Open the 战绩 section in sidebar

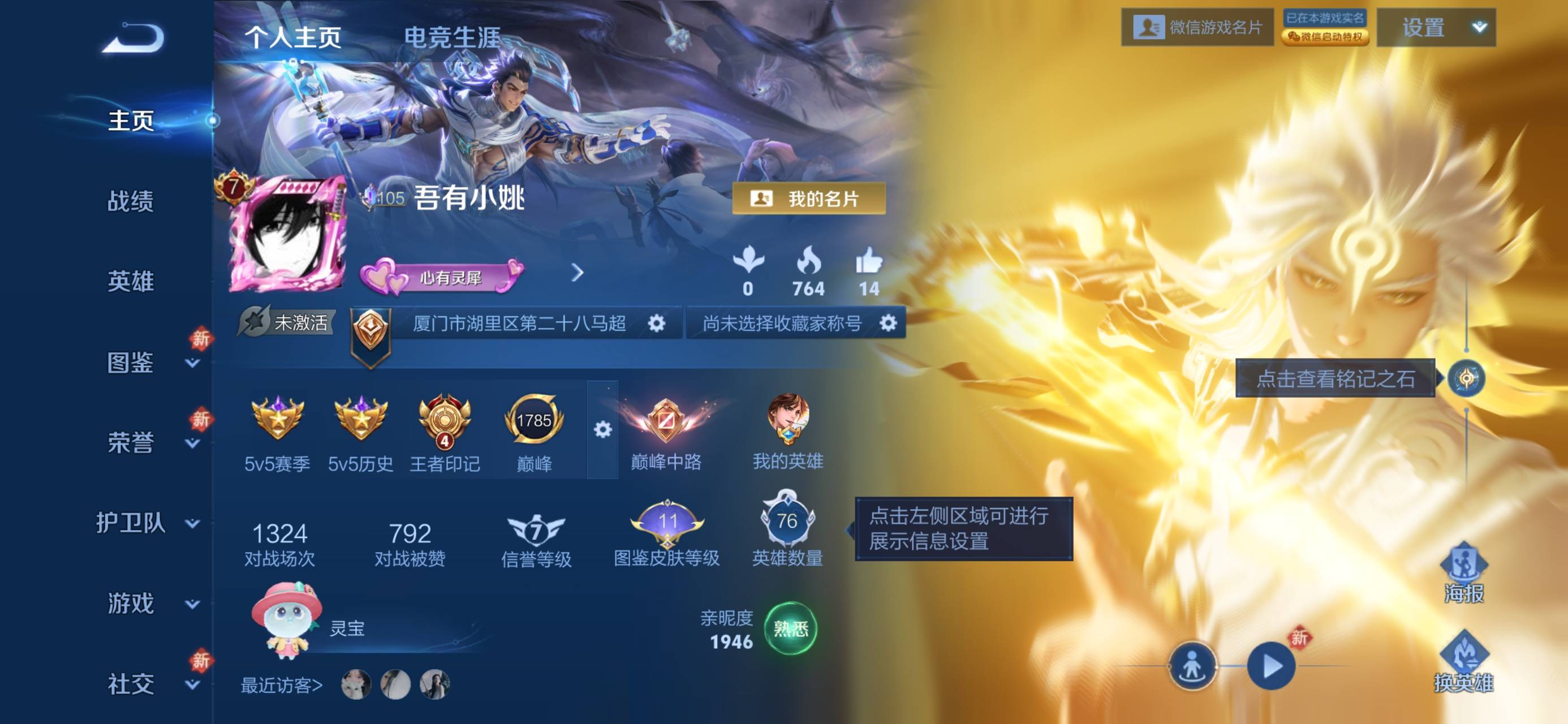click(x=130, y=201)
